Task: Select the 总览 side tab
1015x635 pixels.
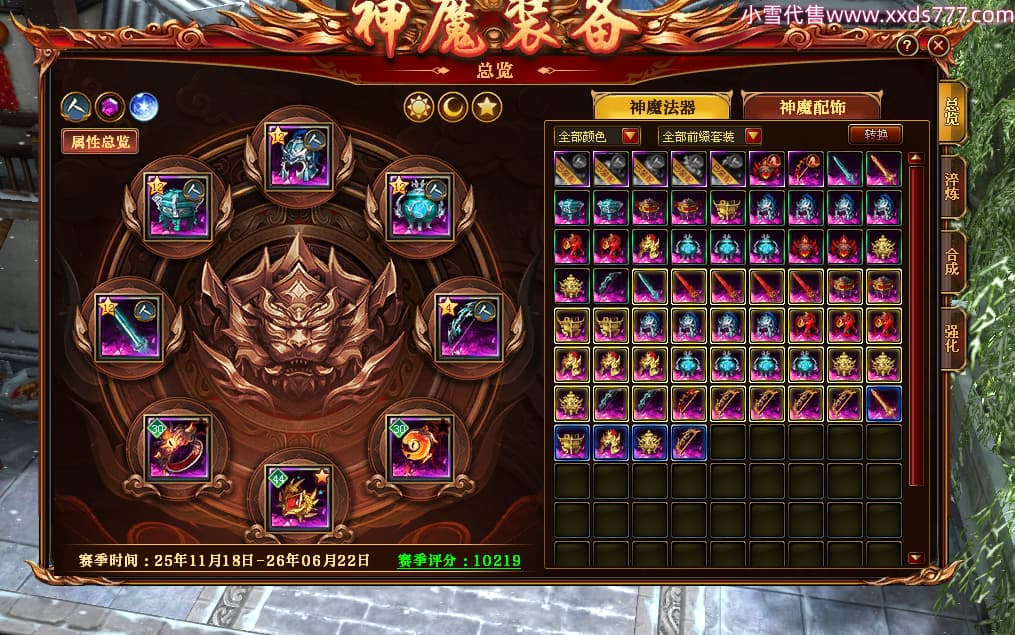Action: point(952,112)
